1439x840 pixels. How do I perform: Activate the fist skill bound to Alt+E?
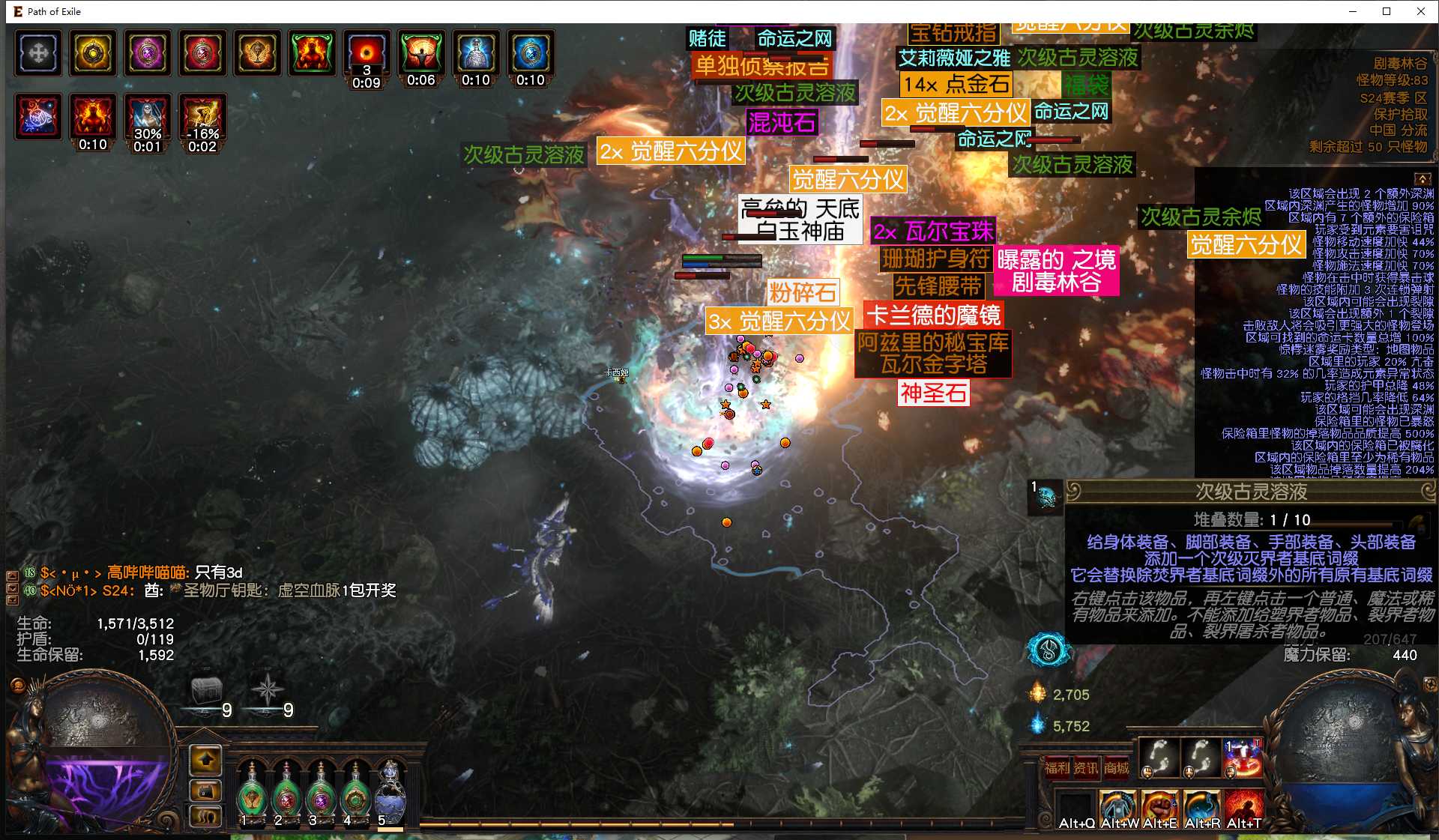click(x=1159, y=808)
